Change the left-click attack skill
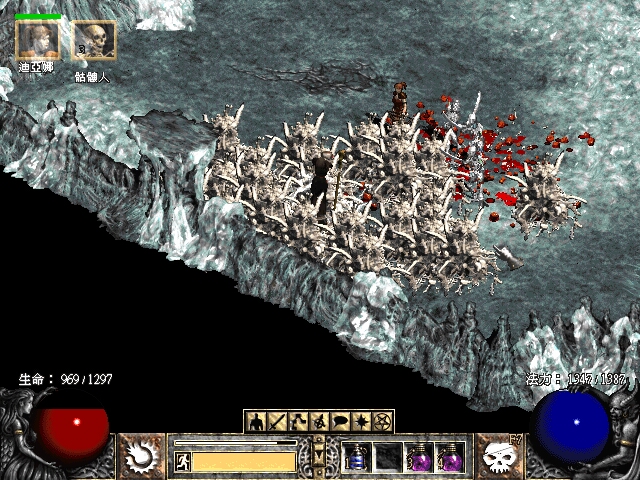 pyautogui.click(x=142, y=457)
